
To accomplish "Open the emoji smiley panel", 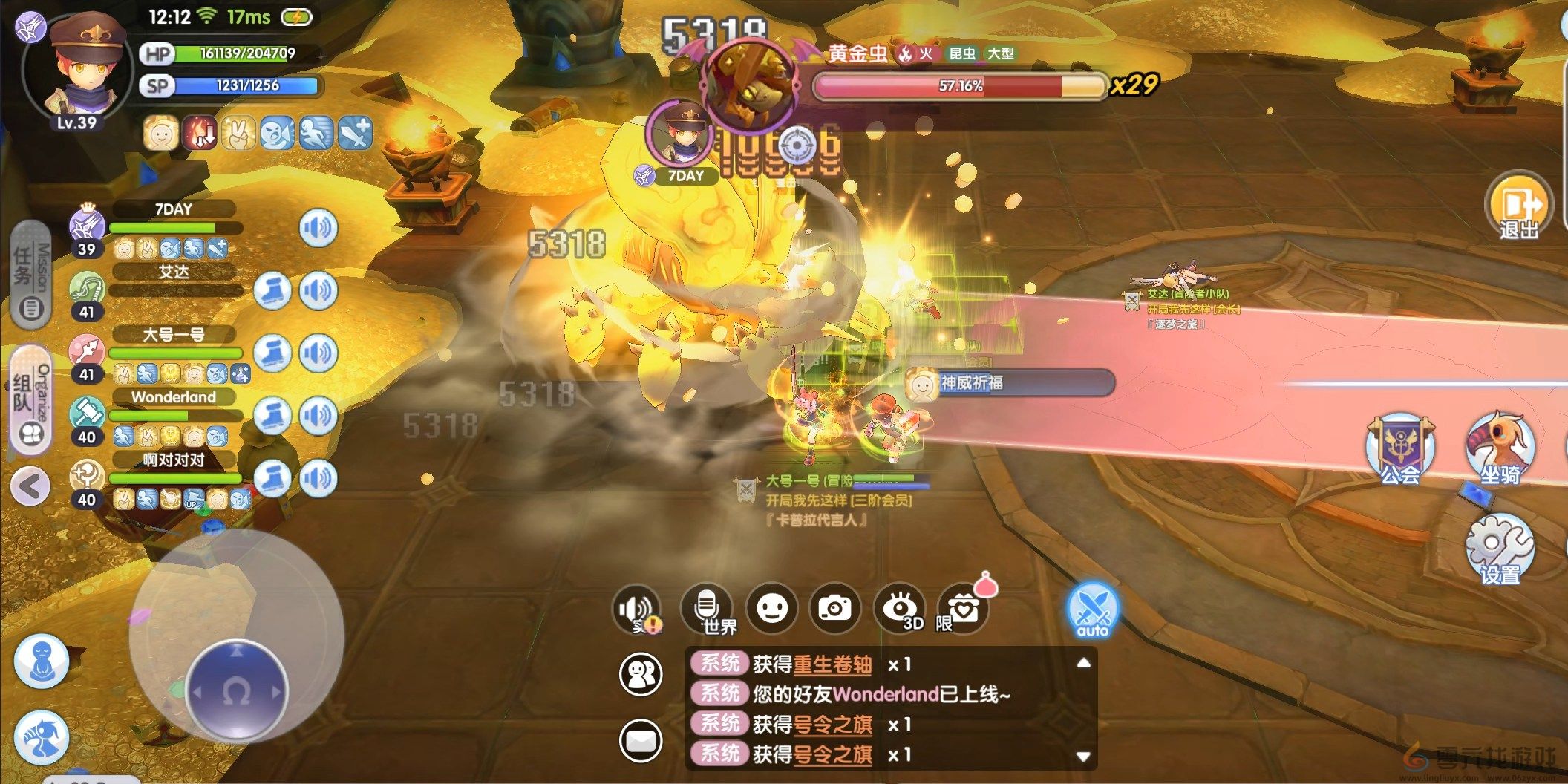I will pyautogui.click(x=771, y=609).
